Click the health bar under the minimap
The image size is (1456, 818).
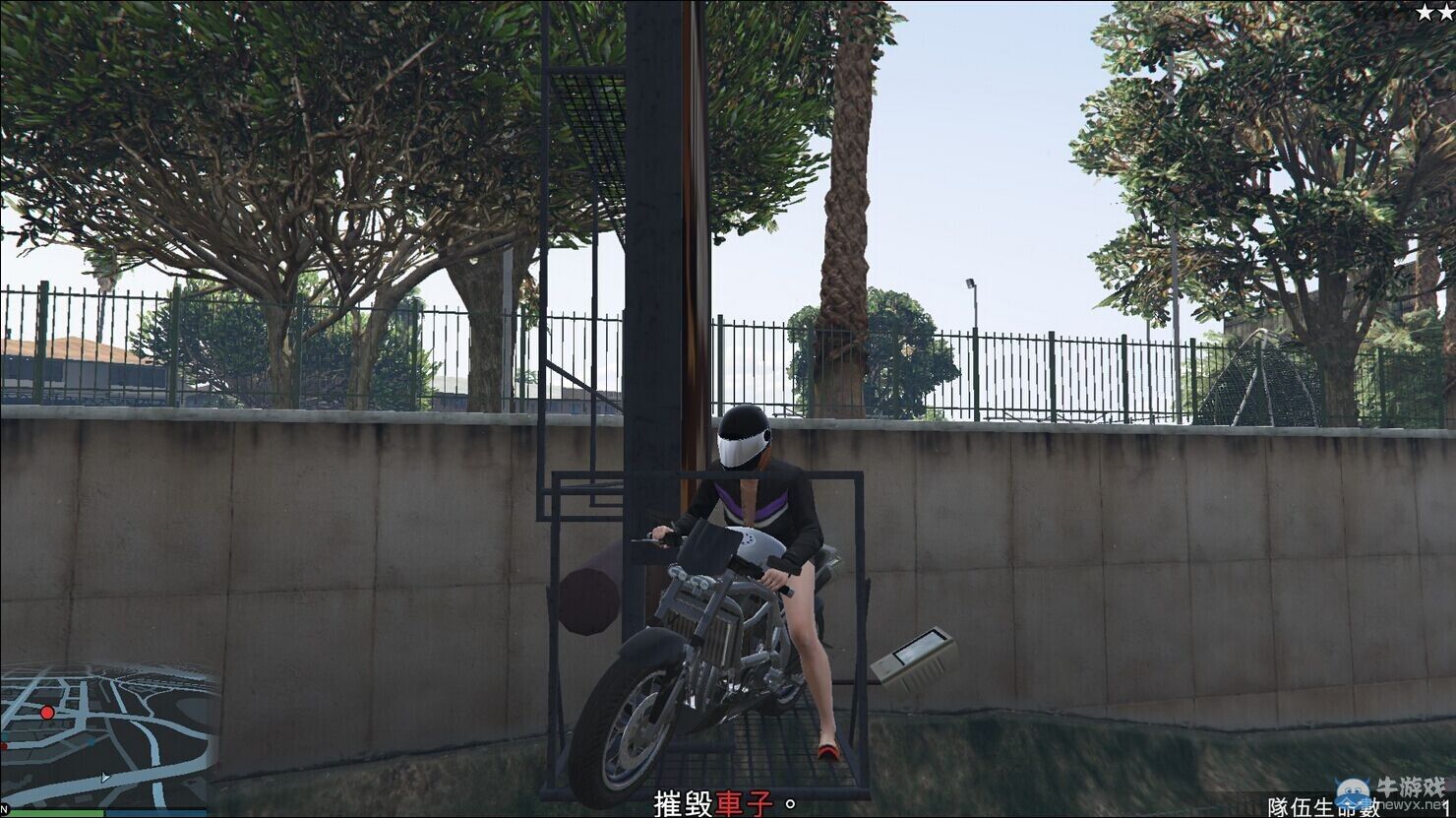pyautogui.click(x=59, y=813)
